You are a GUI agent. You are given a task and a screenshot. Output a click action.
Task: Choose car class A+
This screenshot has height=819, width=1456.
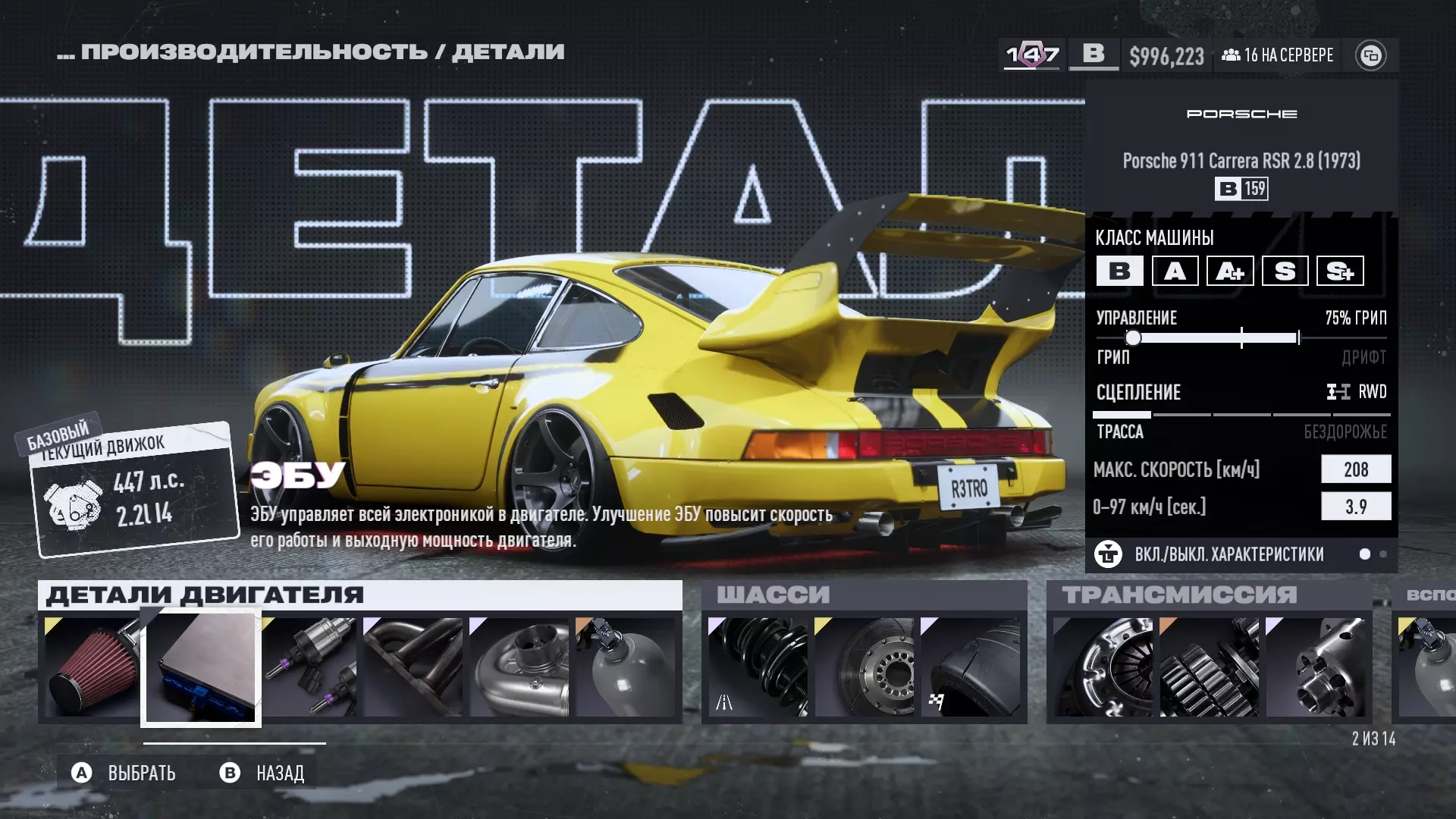tap(1230, 271)
